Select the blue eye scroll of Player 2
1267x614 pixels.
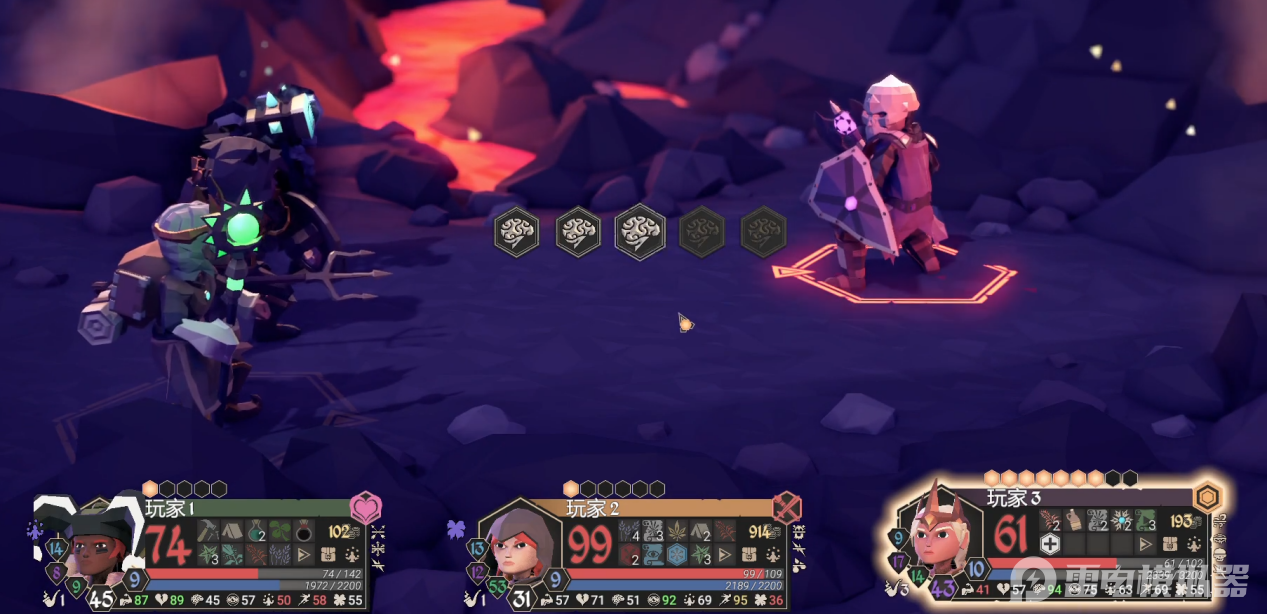tap(653, 555)
